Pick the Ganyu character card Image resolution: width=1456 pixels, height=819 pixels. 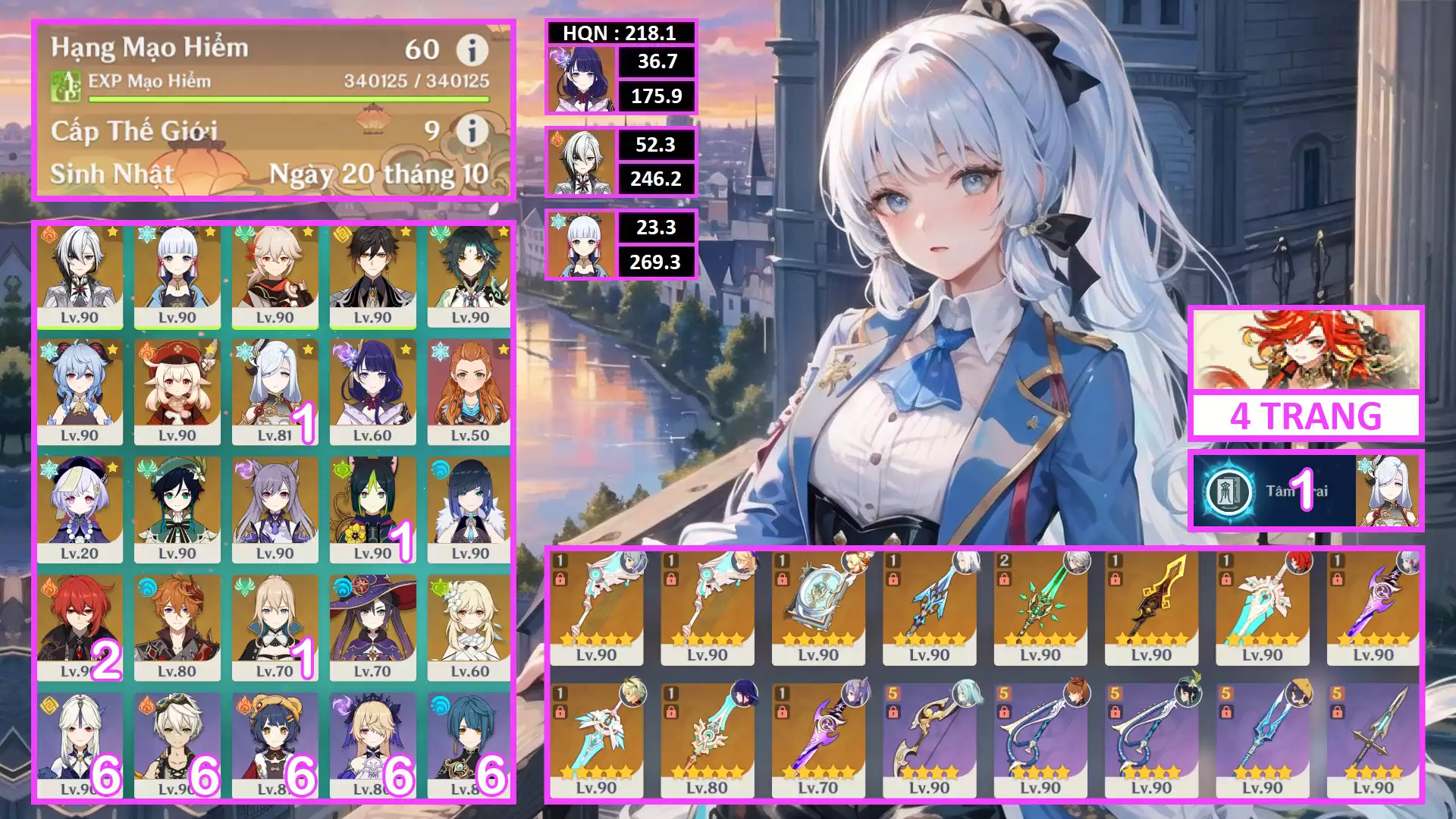click(80, 392)
